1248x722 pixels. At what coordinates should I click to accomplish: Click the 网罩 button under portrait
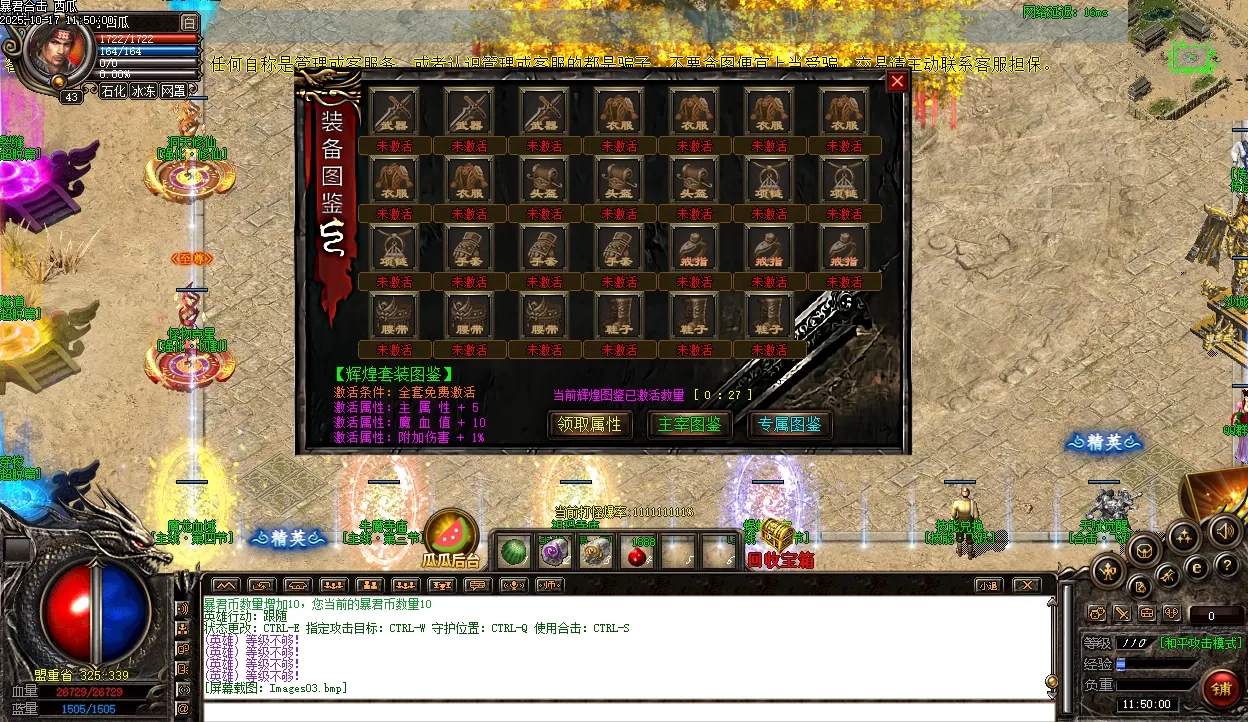pos(173,91)
